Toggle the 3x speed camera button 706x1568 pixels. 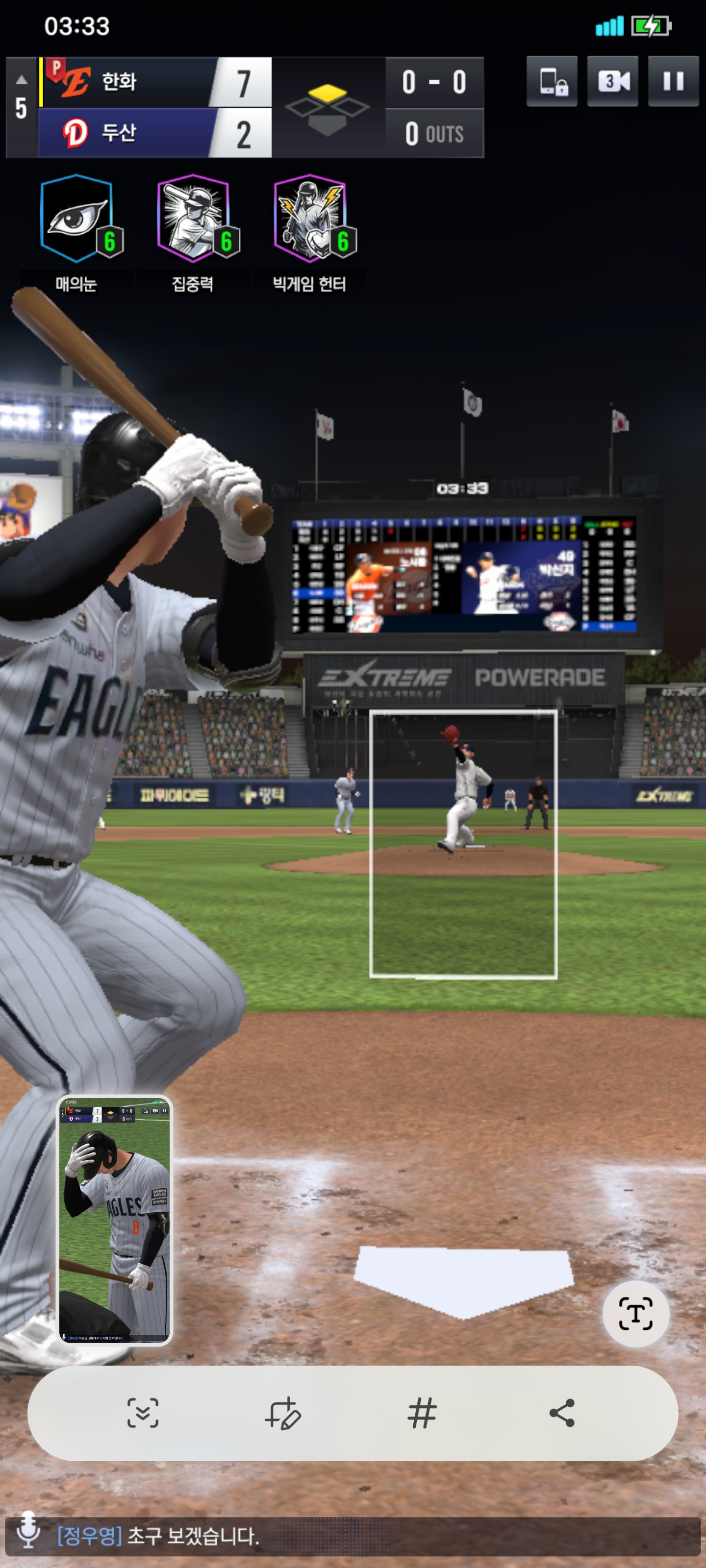tap(612, 81)
